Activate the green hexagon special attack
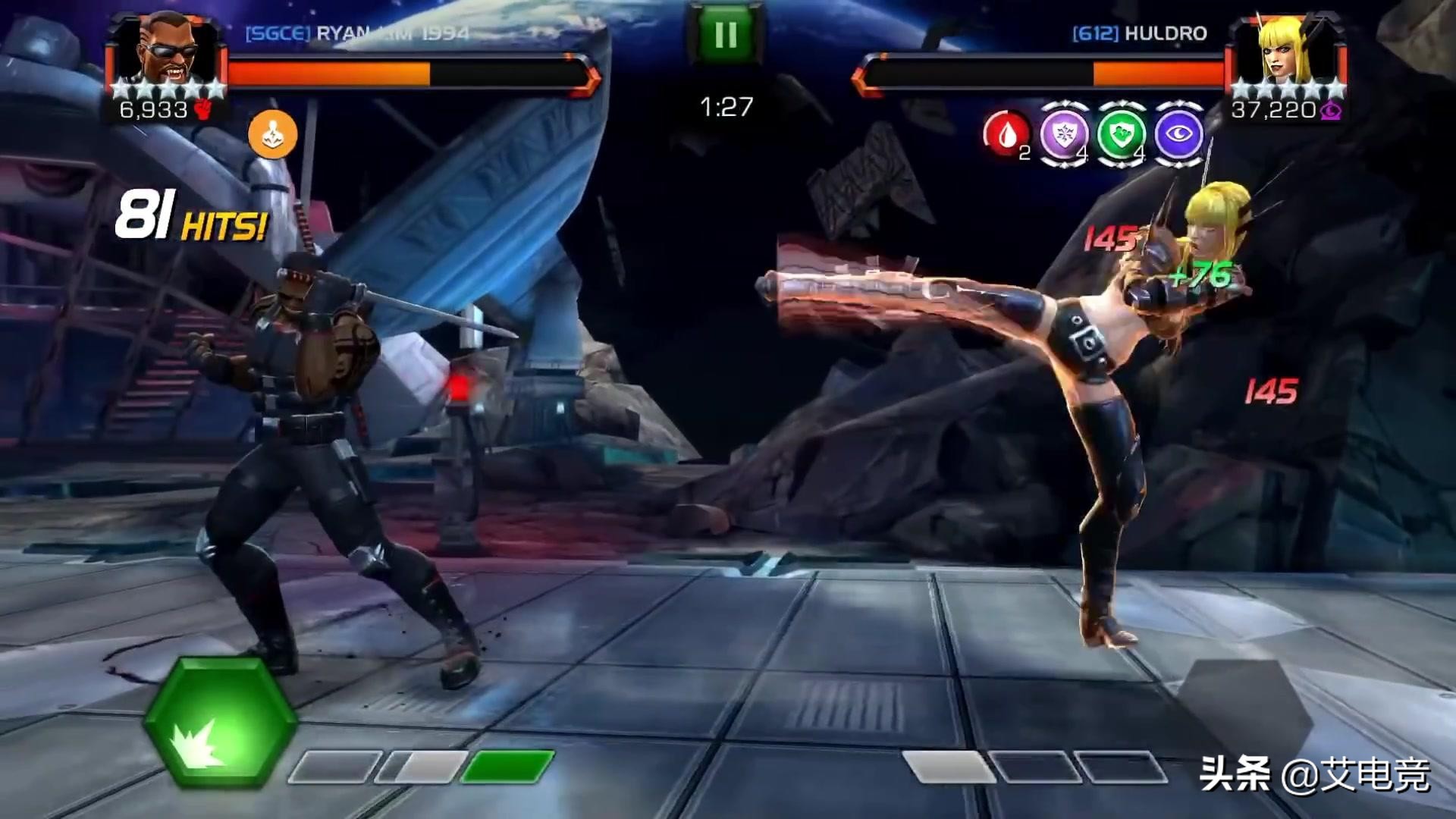1456x819 pixels. point(220,723)
